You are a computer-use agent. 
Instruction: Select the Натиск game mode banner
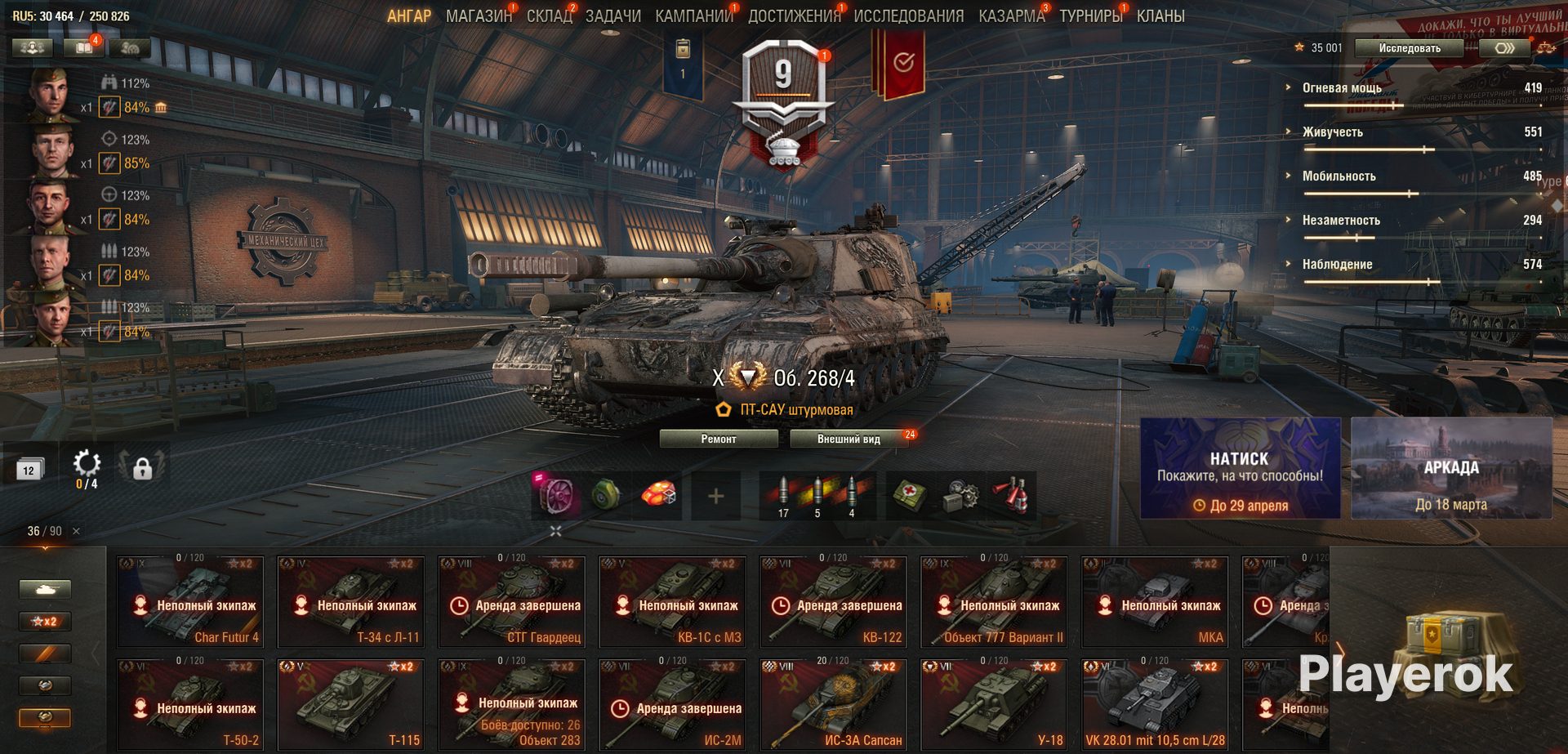[x=1240, y=469]
